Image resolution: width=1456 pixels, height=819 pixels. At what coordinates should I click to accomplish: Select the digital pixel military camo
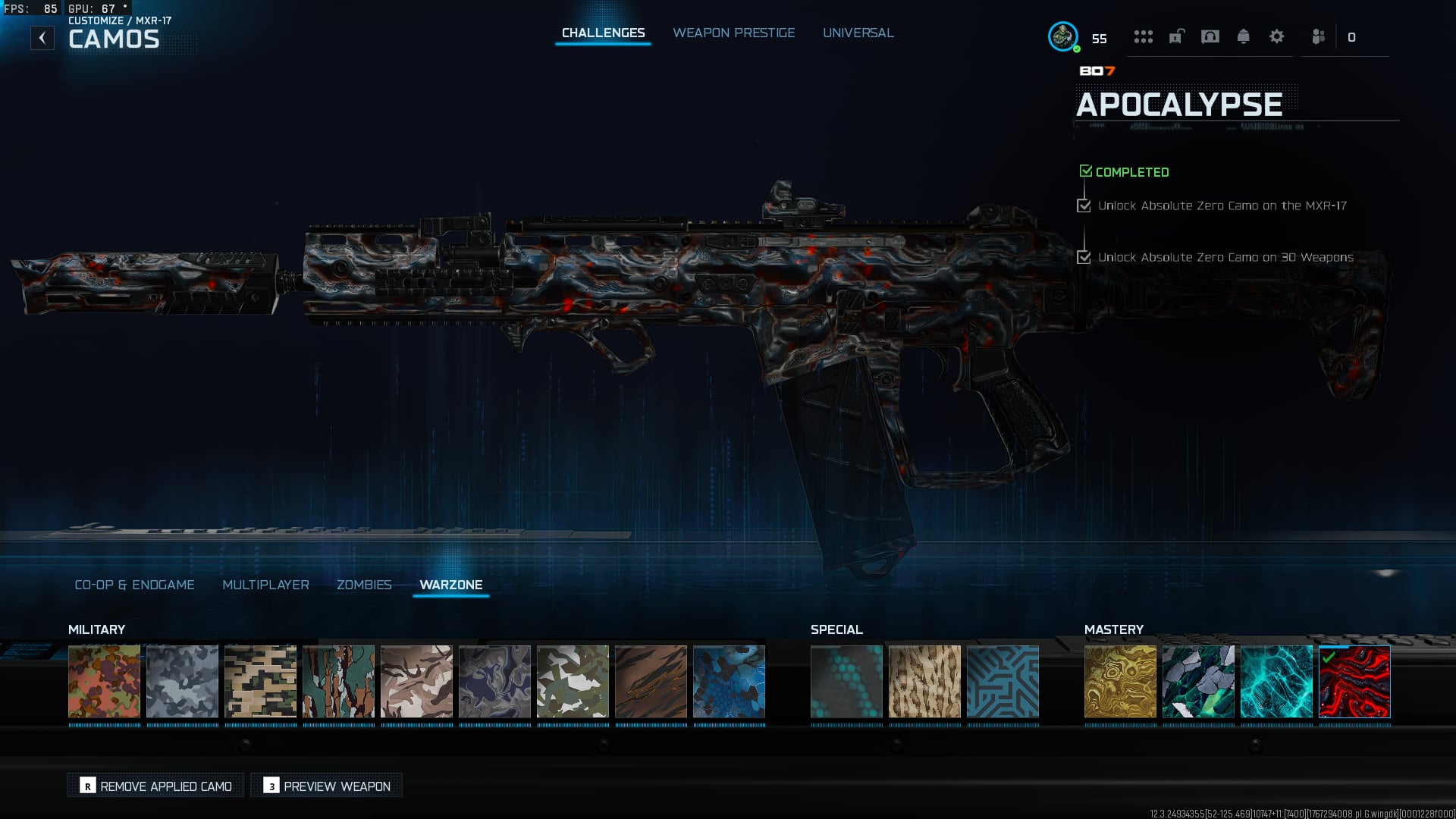click(x=260, y=681)
